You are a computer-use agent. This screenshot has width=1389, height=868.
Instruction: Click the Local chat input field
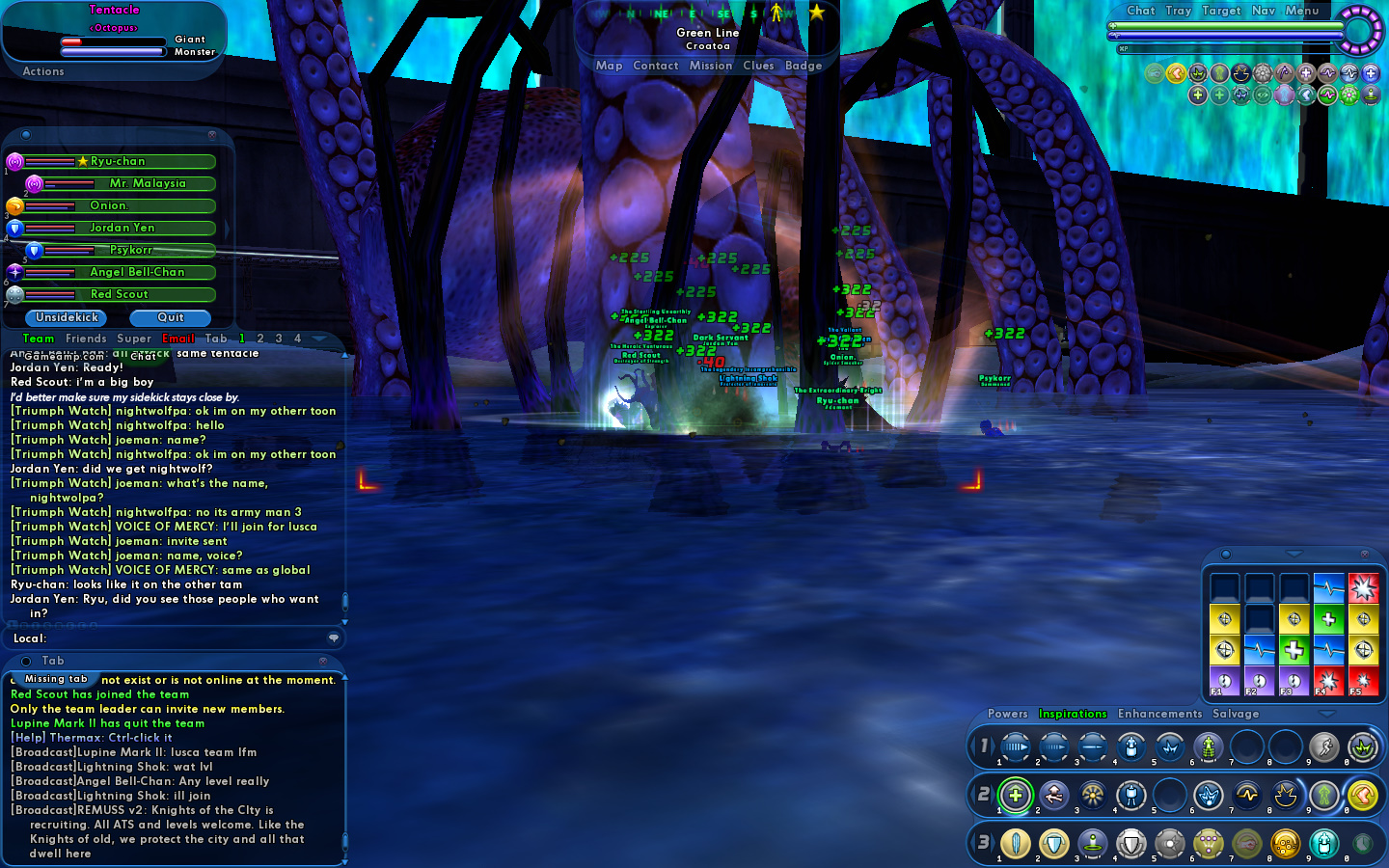tap(183, 638)
